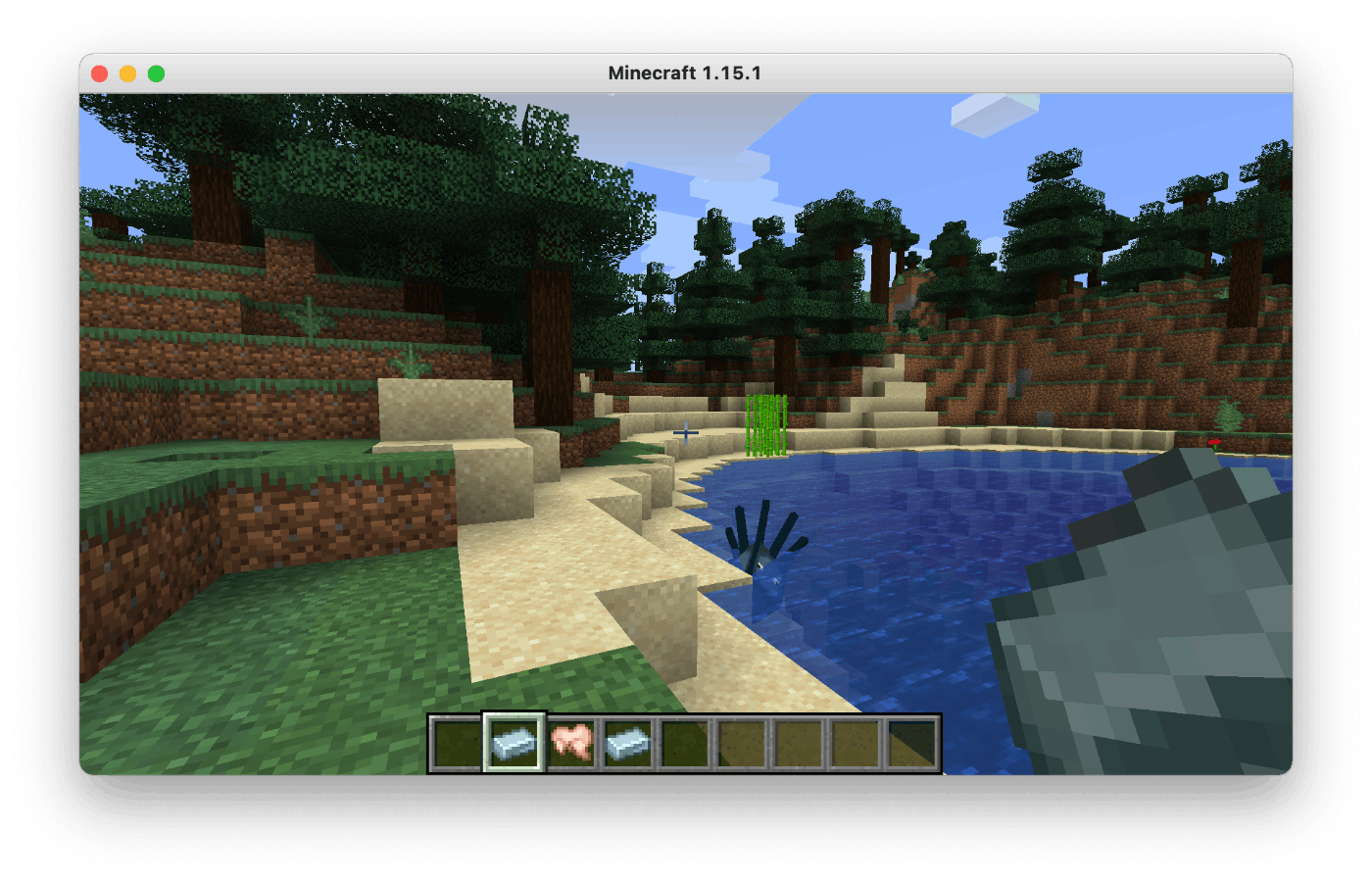Select the iron ingot in hotbar slot 2

pyautogui.click(x=513, y=742)
